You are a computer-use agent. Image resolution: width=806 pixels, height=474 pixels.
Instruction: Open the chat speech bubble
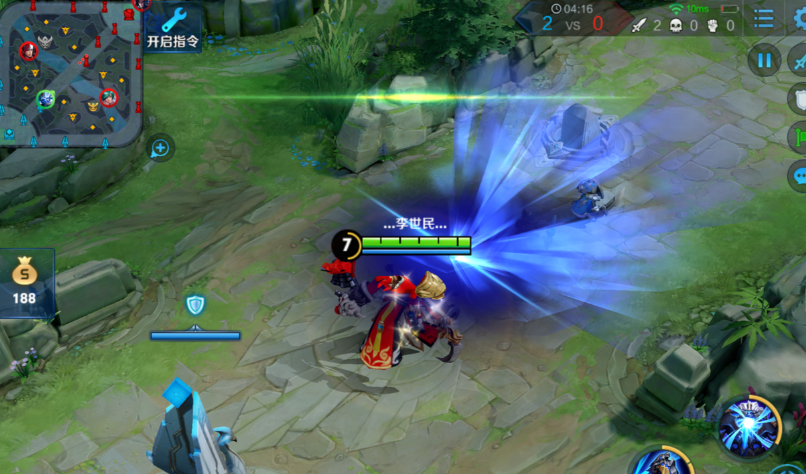(798, 177)
